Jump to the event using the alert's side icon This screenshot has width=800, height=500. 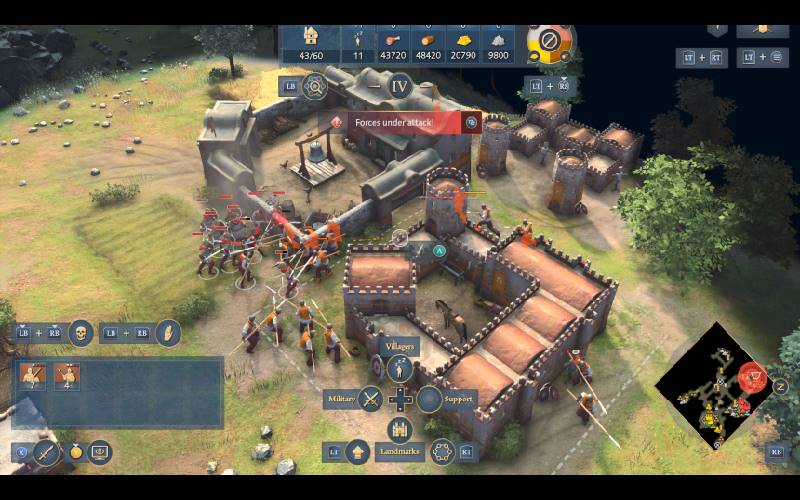coord(472,122)
